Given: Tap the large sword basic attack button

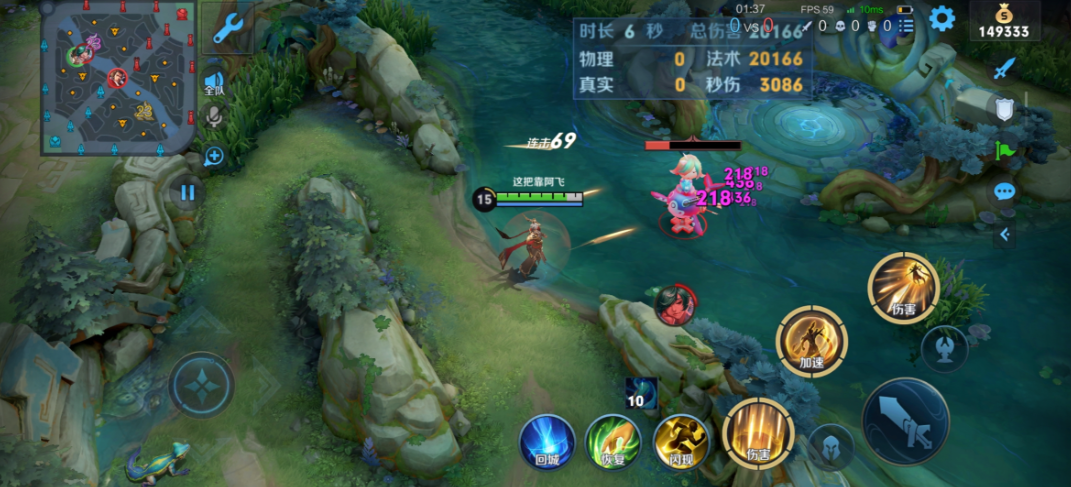Looking at the screenshot, I should pos(905,421).
